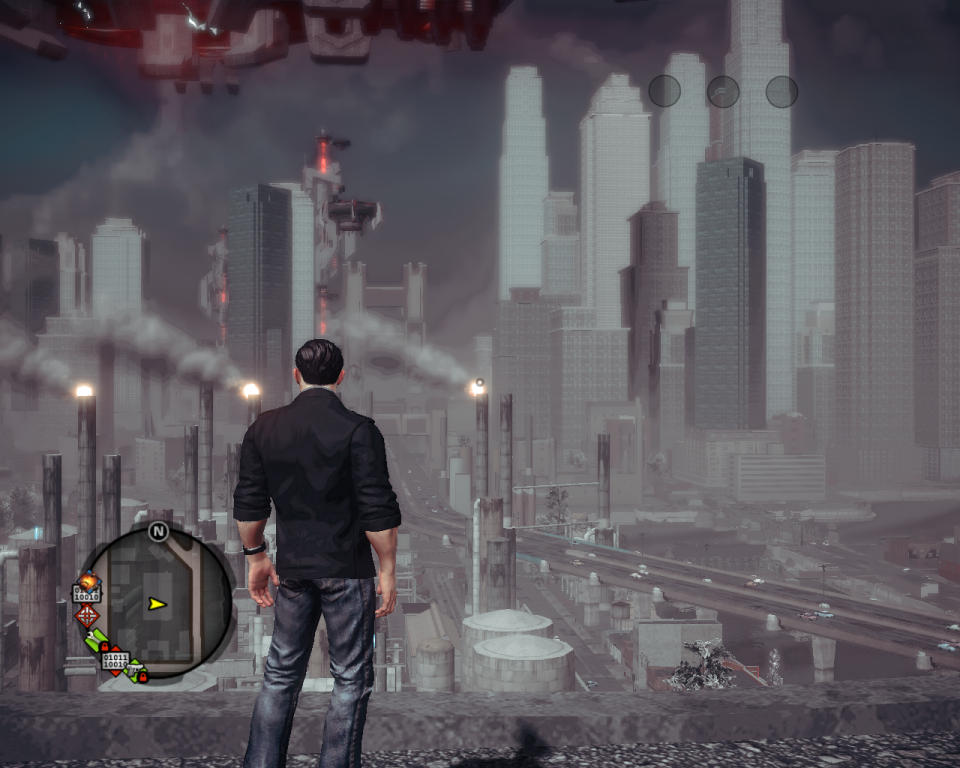The width and height of the screenshot is (960, 768).
Task: Click the yellow player arrow on minimap
Action: click(156, 604)
